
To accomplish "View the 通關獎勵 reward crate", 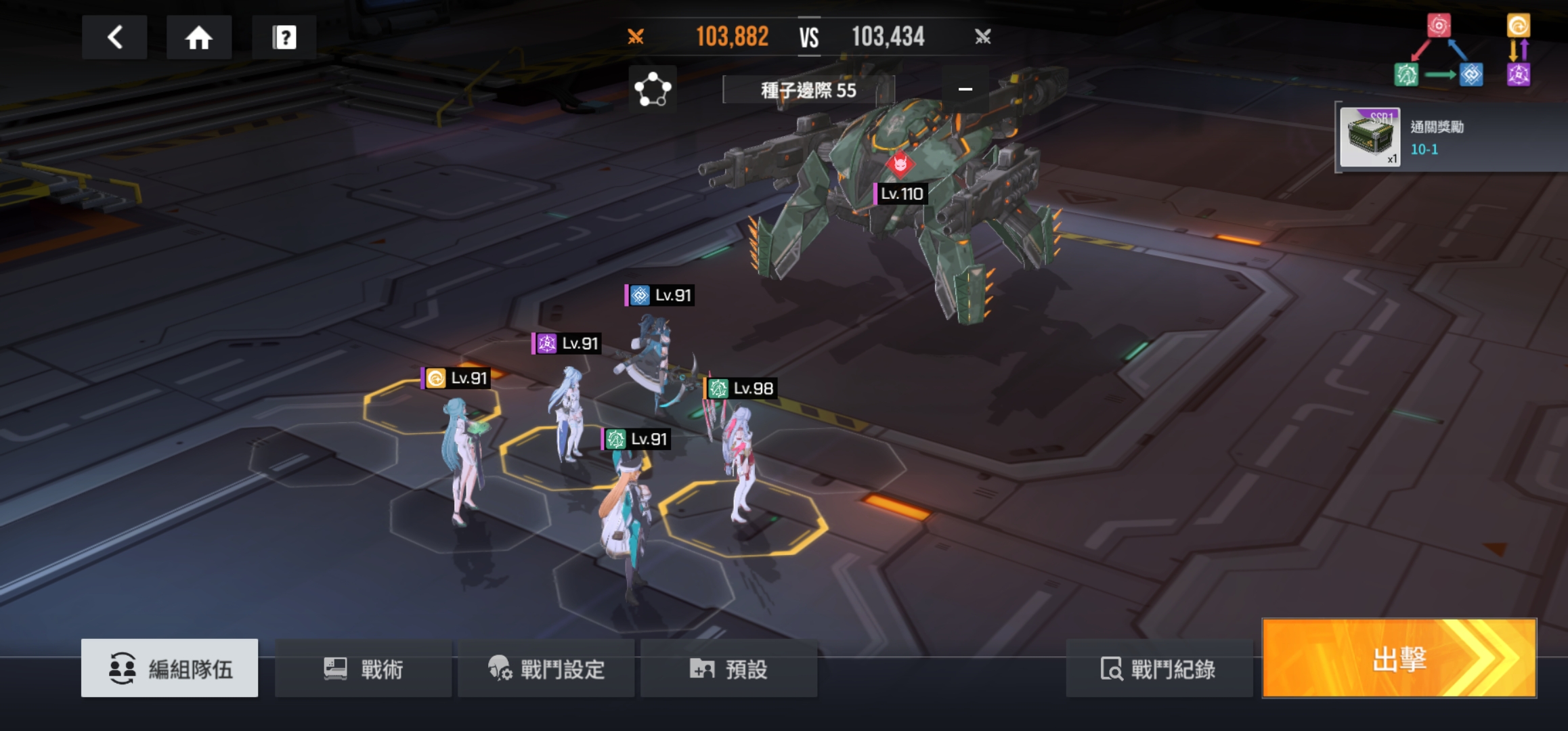I will click(x=1370, y=137).
